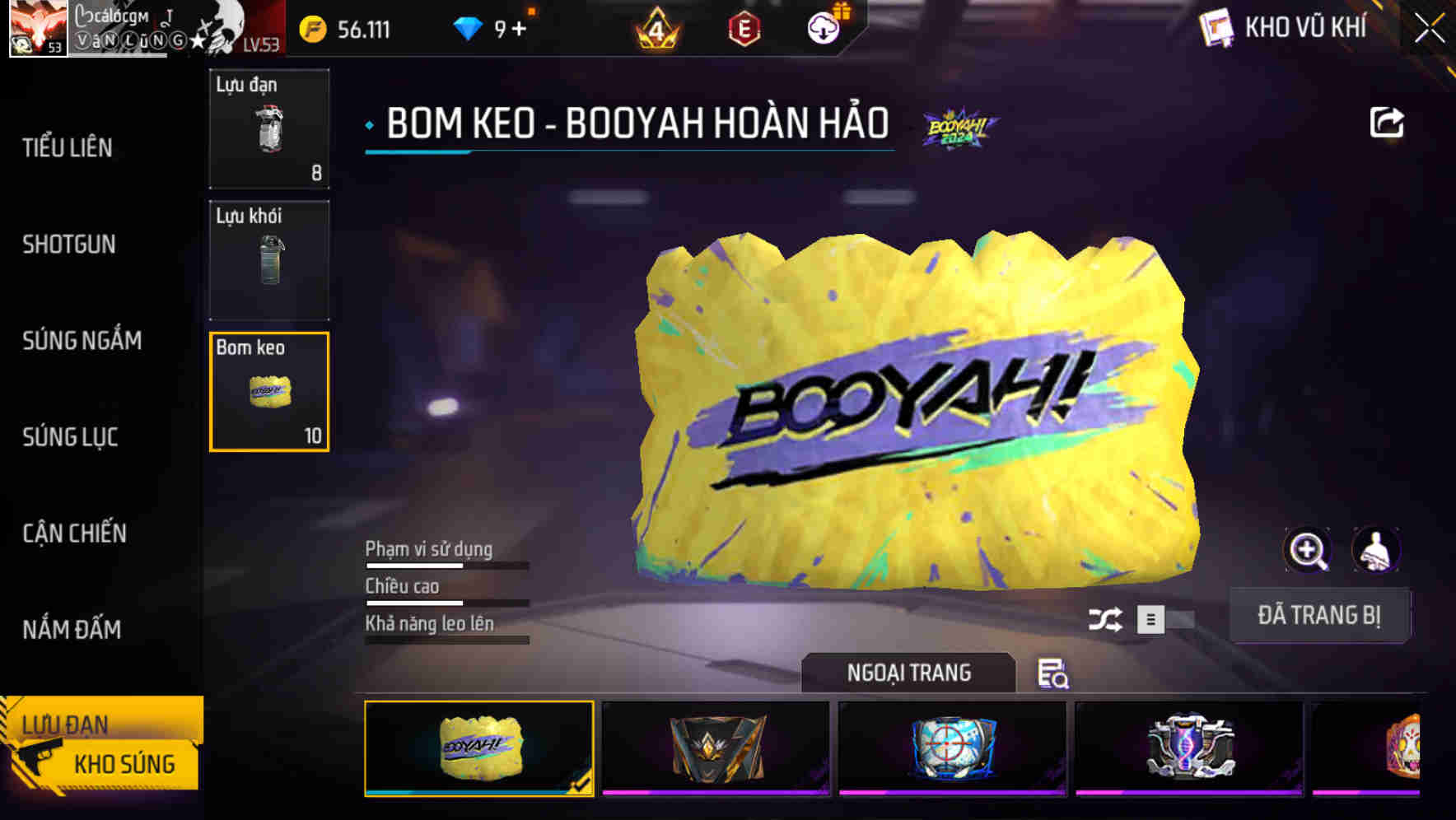1456x820 pixels.
Task: Select the Bom keo item in the grenade list
Action: pyautogui.click(x=268, y=393)
